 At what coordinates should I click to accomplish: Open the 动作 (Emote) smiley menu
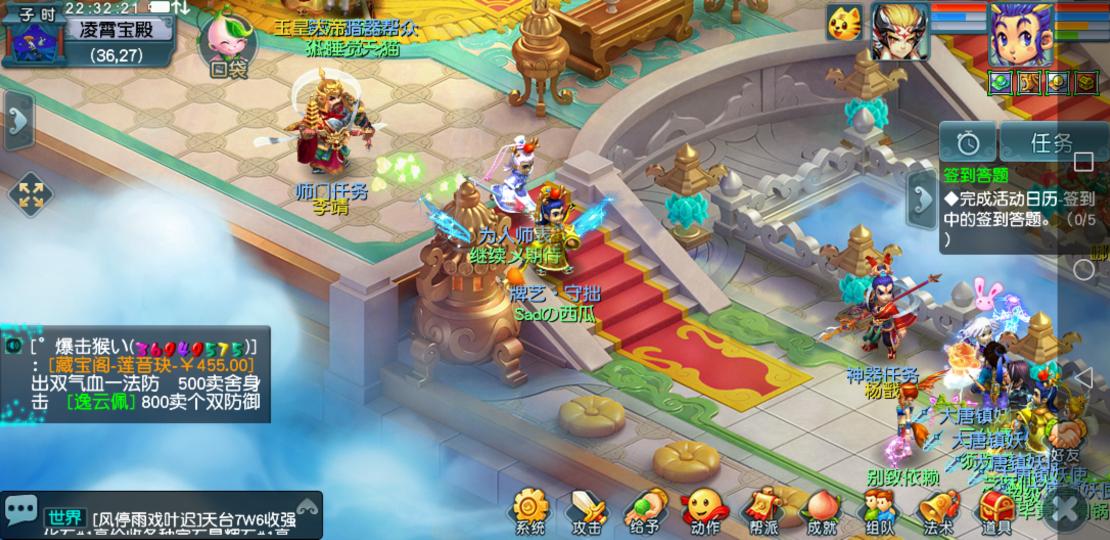coord(705,509)
